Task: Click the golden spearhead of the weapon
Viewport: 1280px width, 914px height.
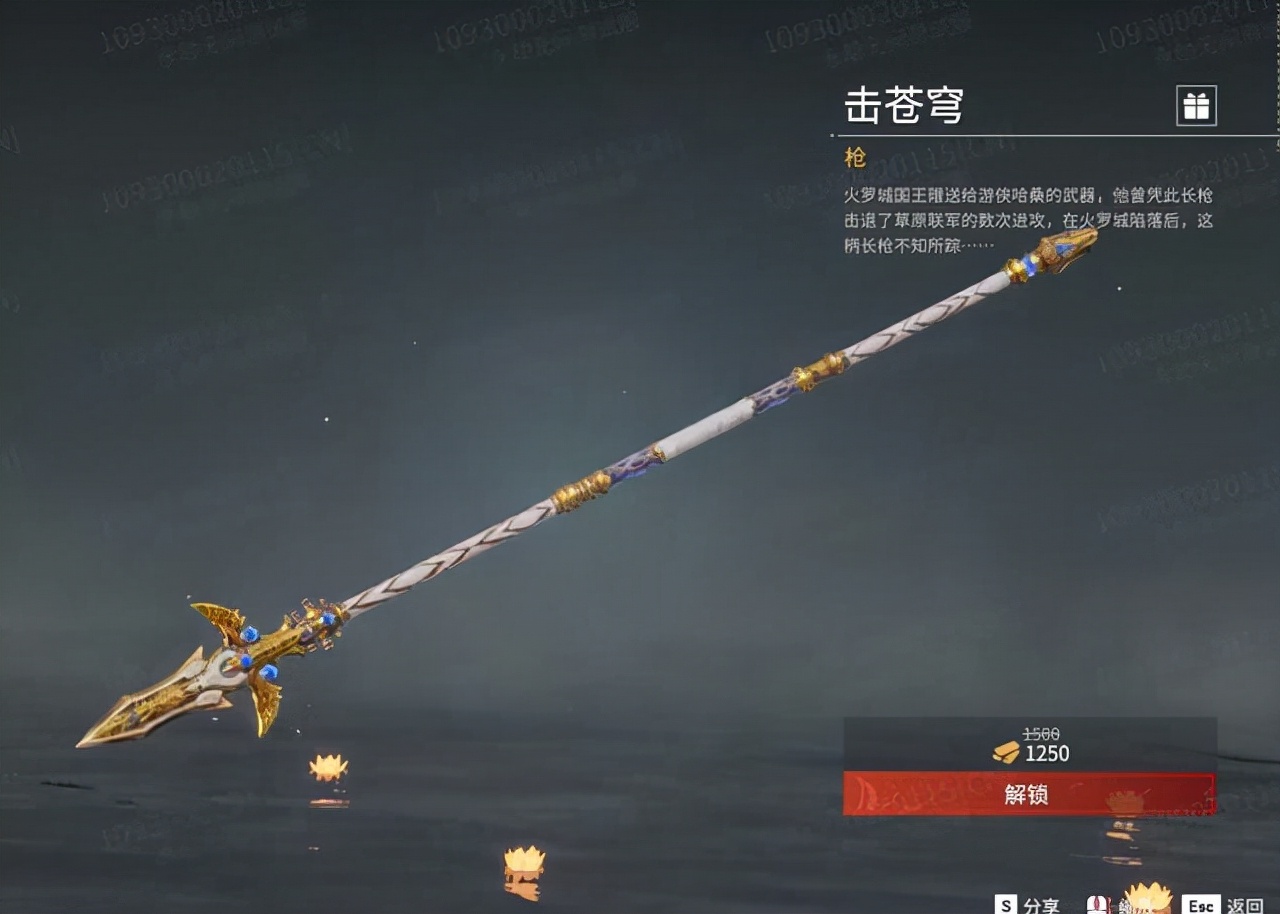Action: coord(140,710)
